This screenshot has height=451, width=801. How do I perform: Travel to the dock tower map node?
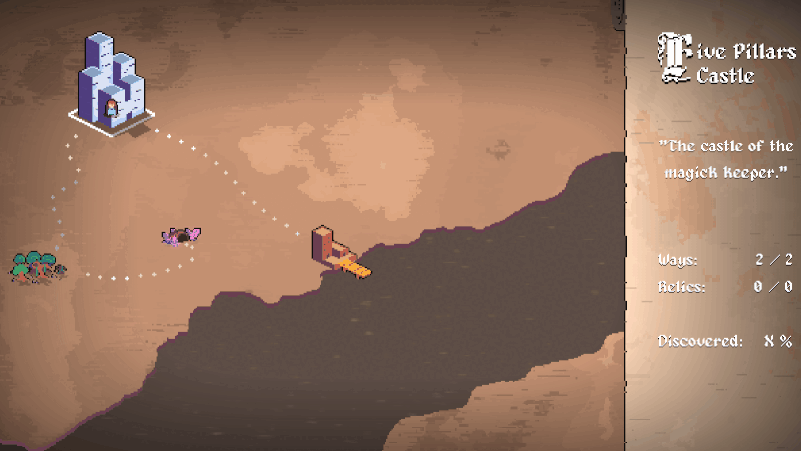(331, 250)
